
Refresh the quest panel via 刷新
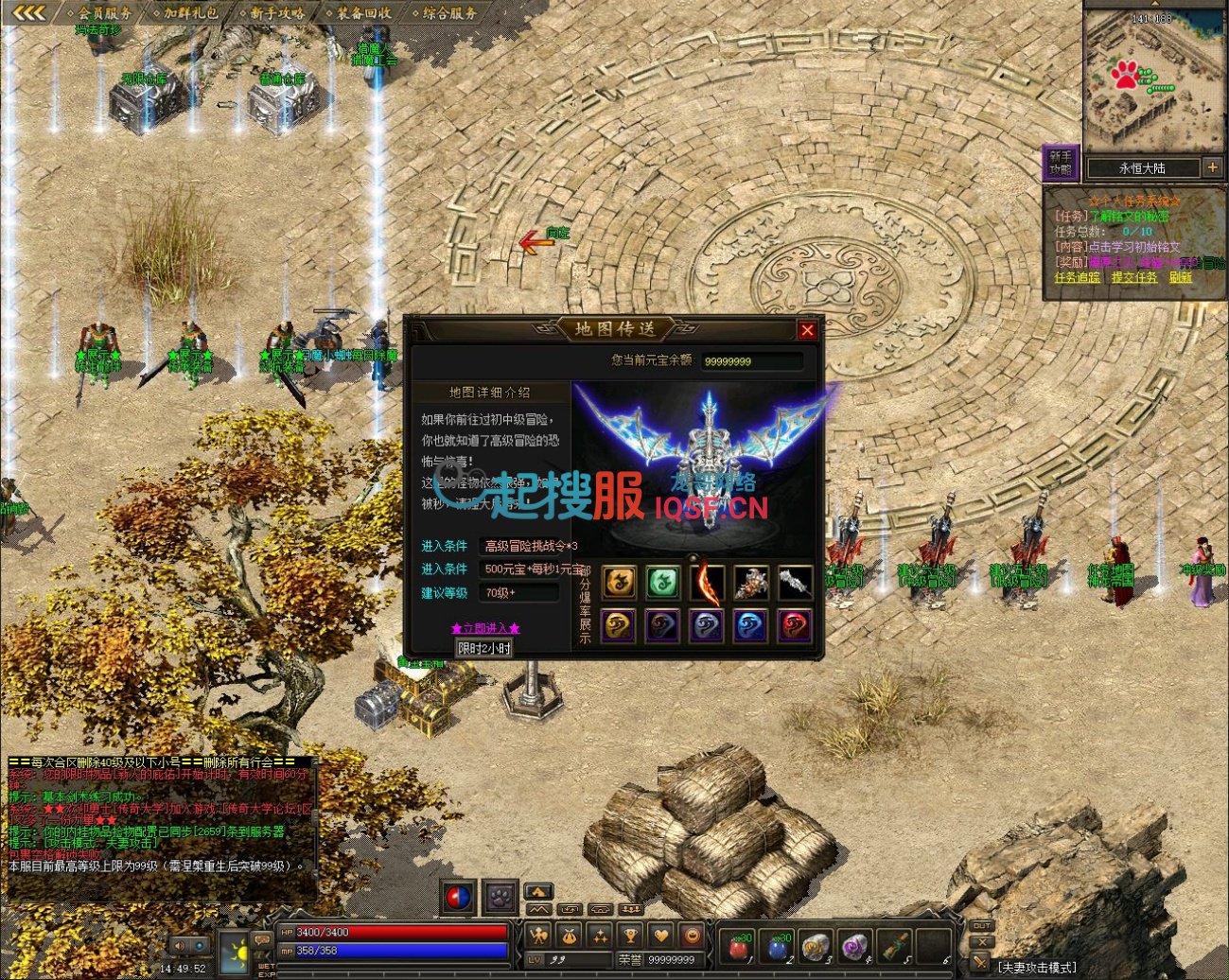click(1180, 278)
